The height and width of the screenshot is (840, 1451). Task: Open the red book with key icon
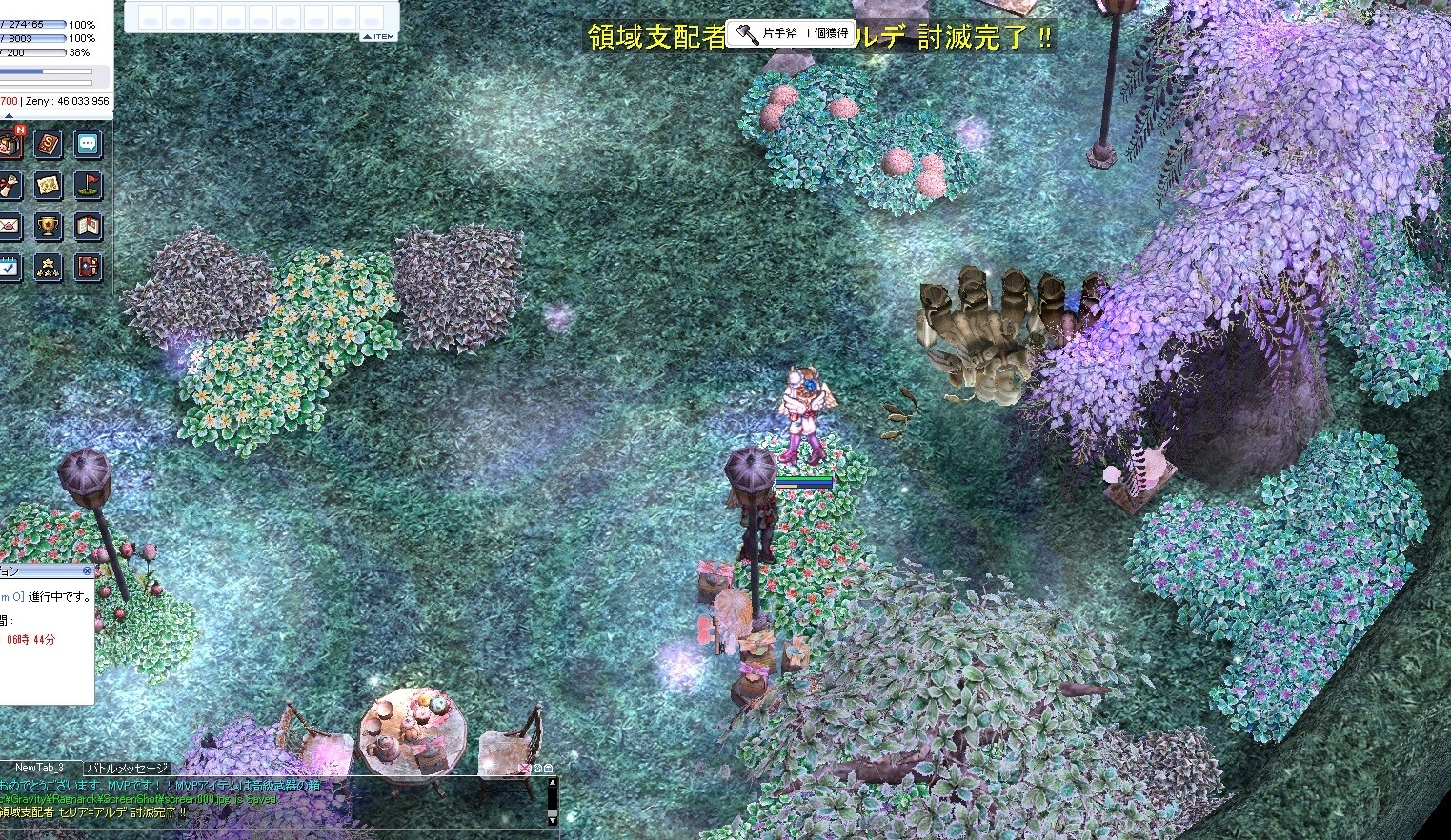tap(88, 268)
